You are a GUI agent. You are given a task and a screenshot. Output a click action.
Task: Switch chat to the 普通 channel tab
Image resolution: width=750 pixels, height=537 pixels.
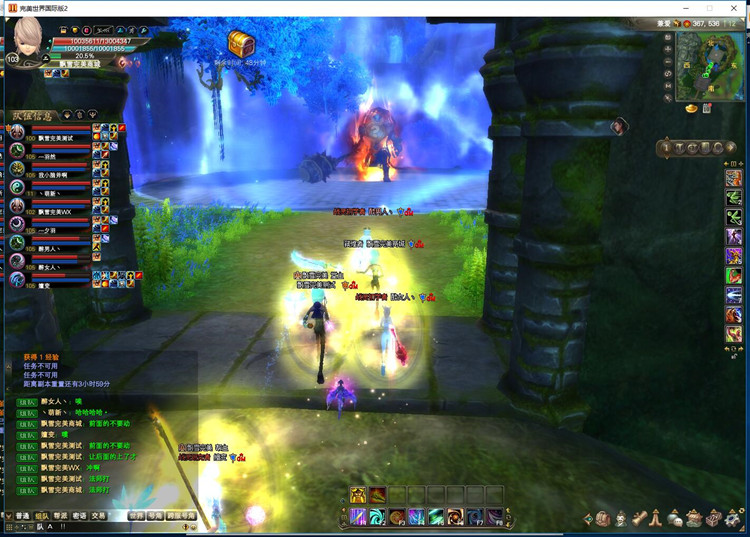click(22, 516)
